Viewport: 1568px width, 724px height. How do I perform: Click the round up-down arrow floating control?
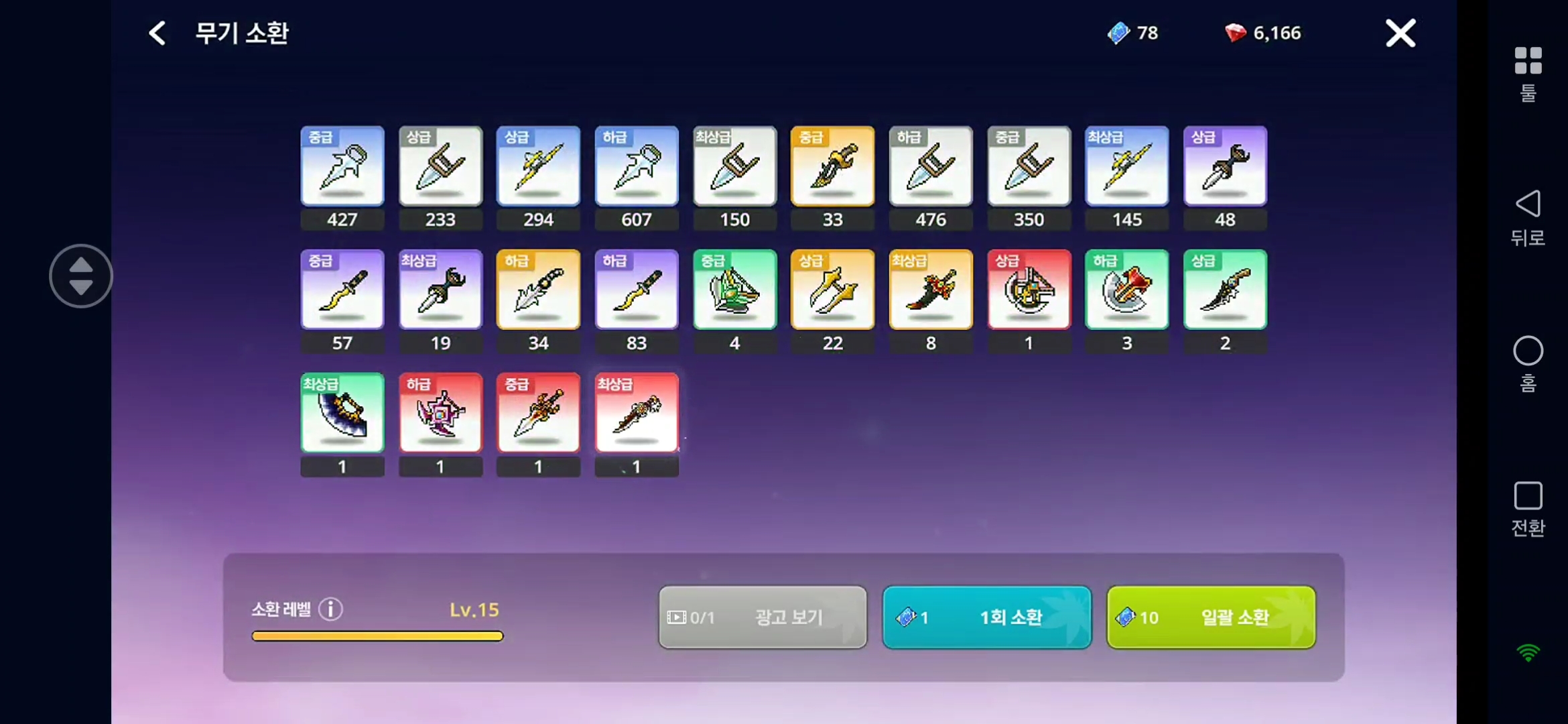[81, 276]
